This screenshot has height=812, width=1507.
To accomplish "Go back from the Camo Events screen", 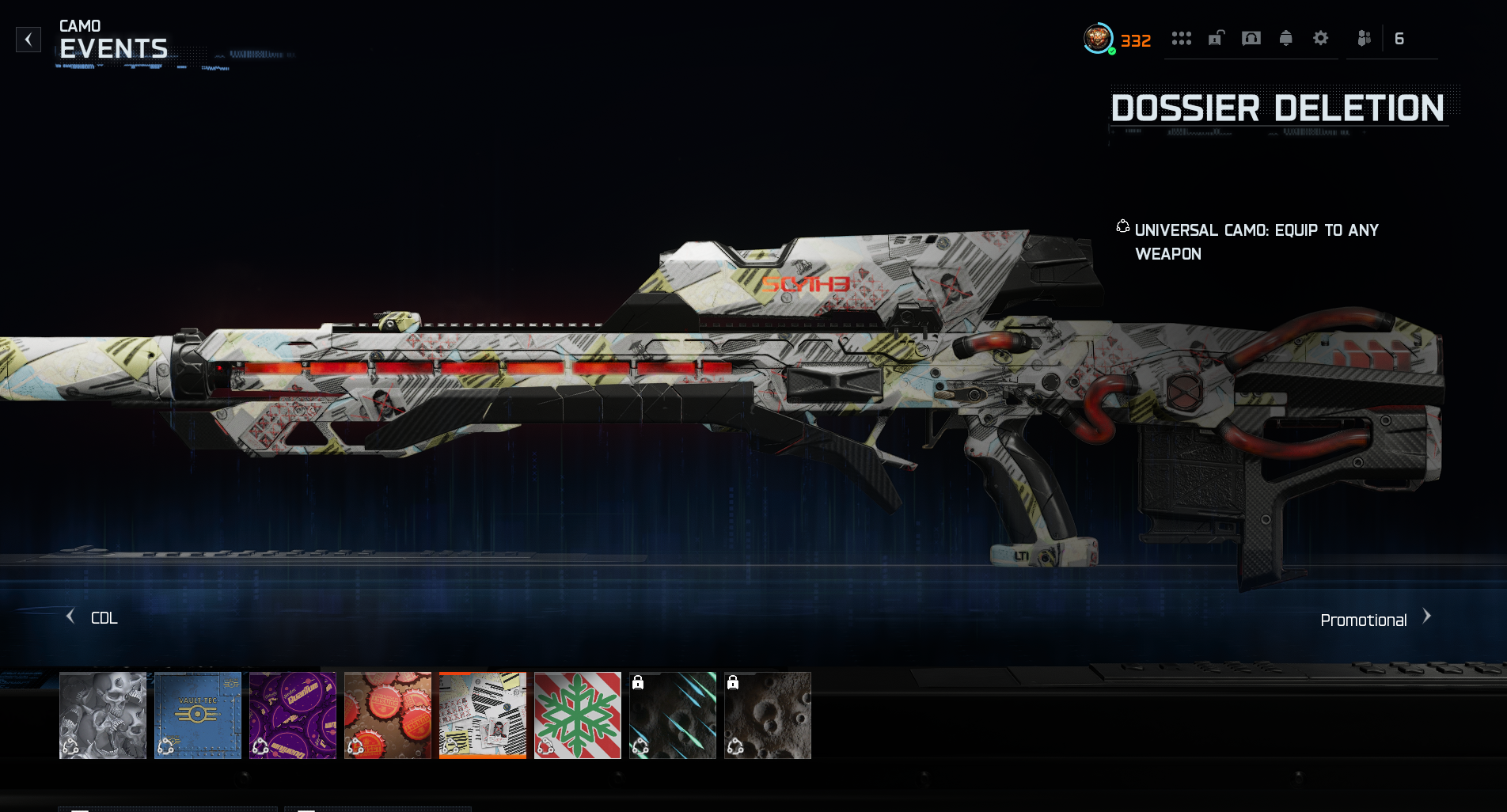I will 28,40.
